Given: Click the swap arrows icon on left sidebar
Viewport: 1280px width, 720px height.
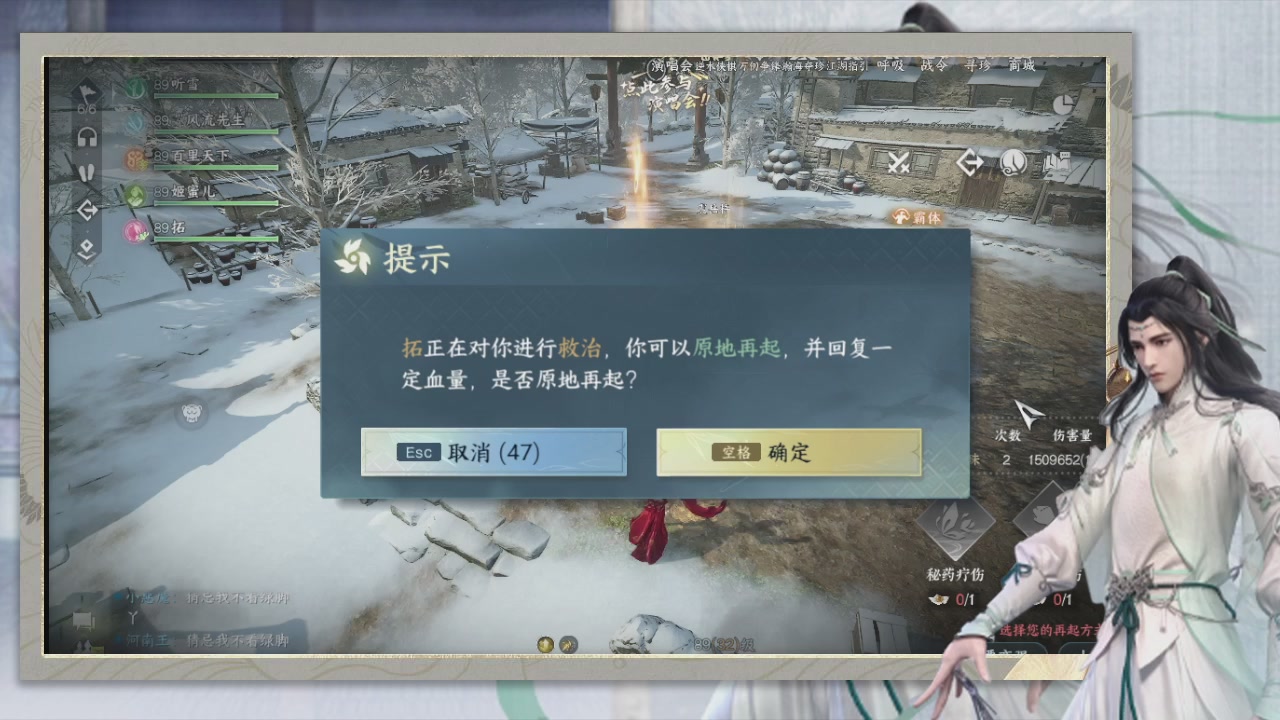Looking at the screenshot, I should pos(87,207).
